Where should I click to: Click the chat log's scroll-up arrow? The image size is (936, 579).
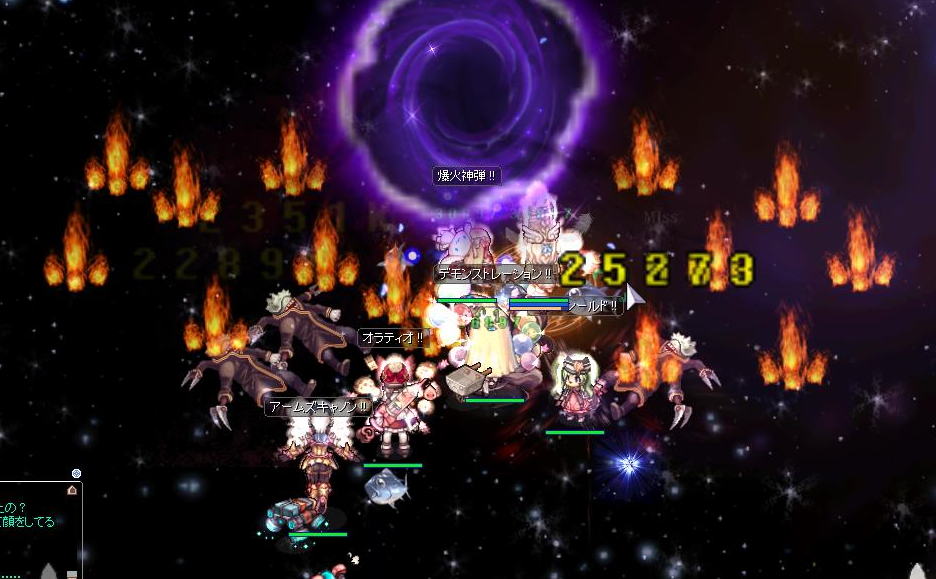(72, 490)
